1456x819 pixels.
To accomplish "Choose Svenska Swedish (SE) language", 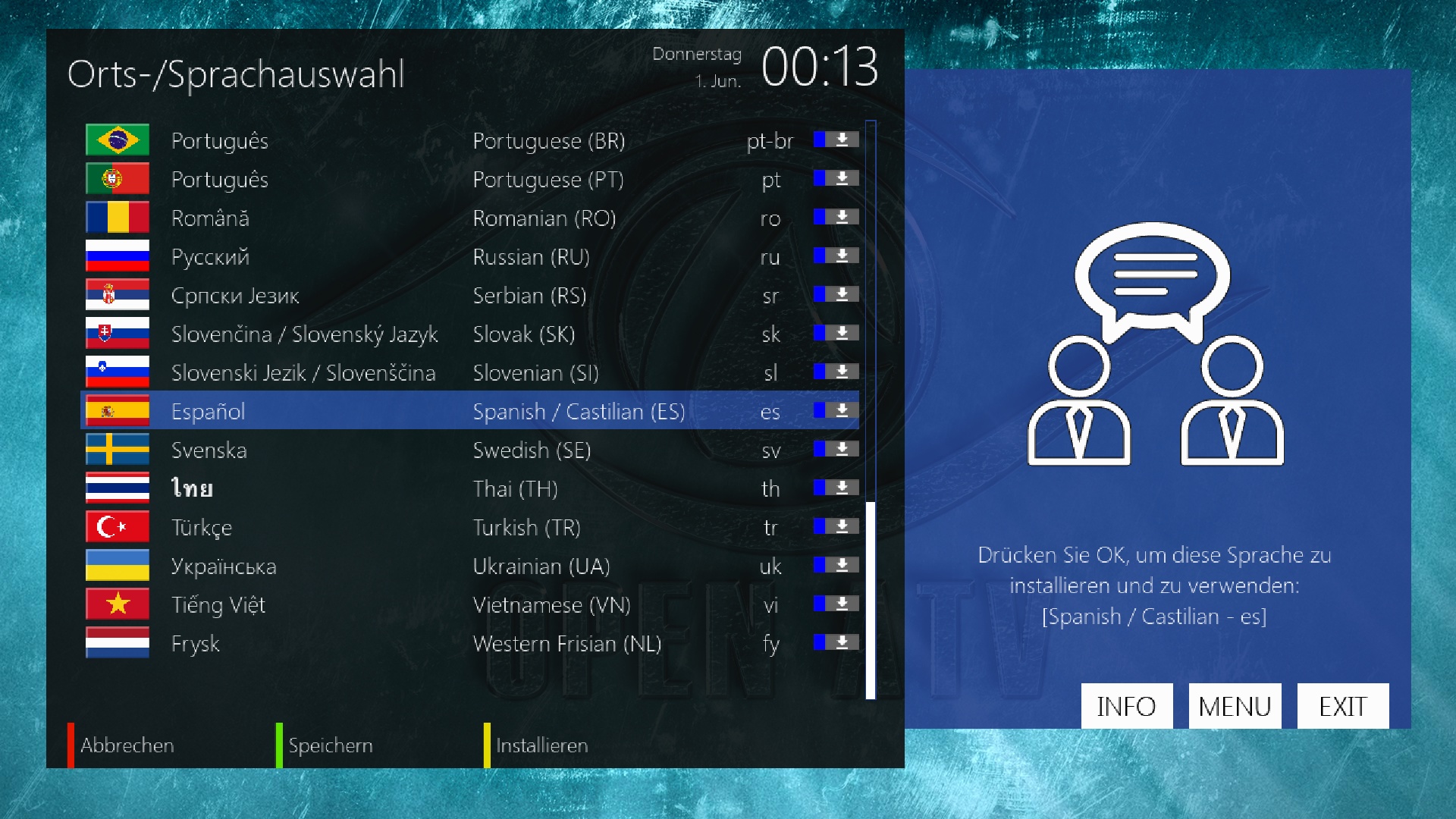I will pos(470,450).
